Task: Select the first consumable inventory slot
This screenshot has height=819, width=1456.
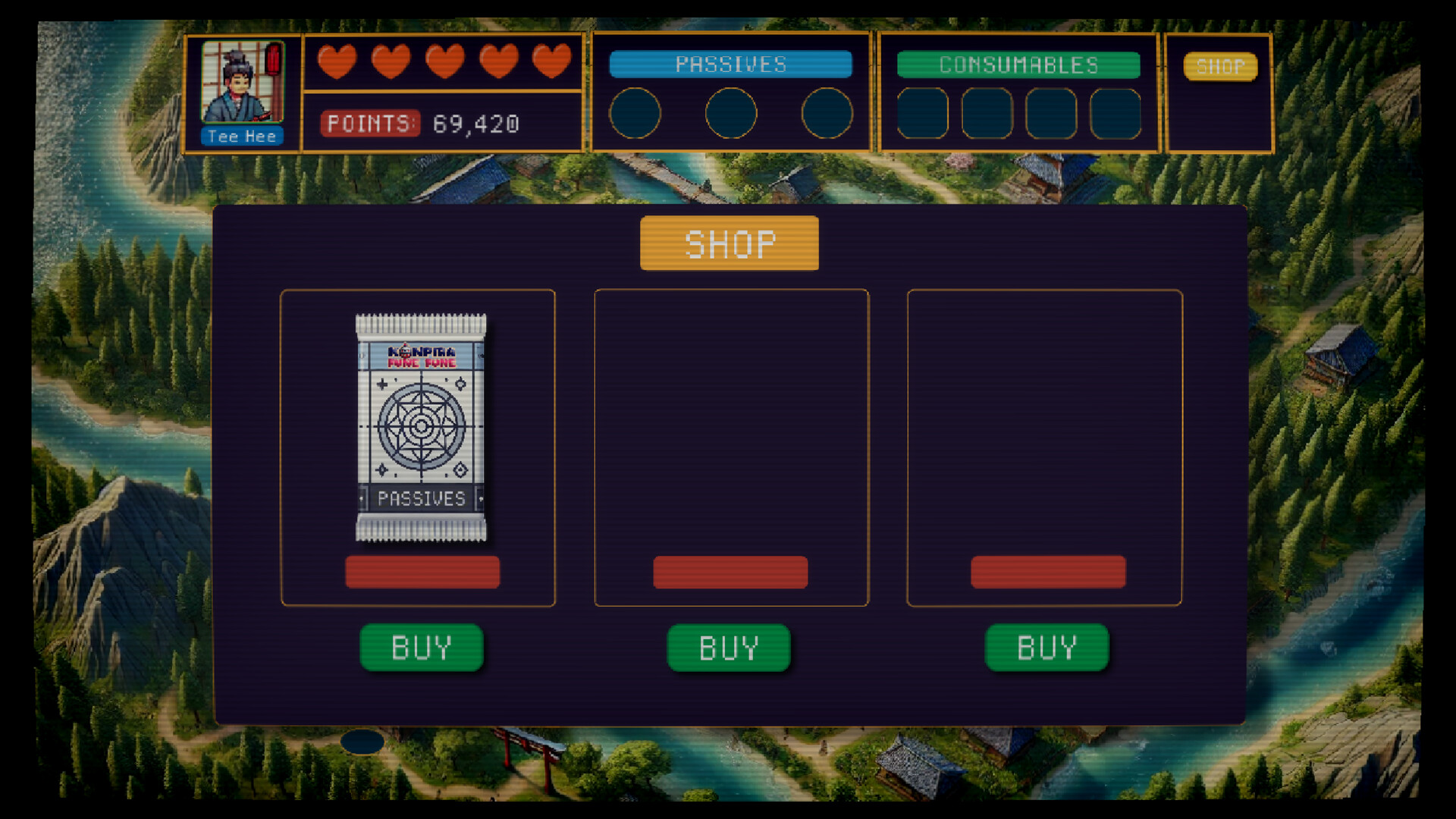Action: tap(922, 114)
